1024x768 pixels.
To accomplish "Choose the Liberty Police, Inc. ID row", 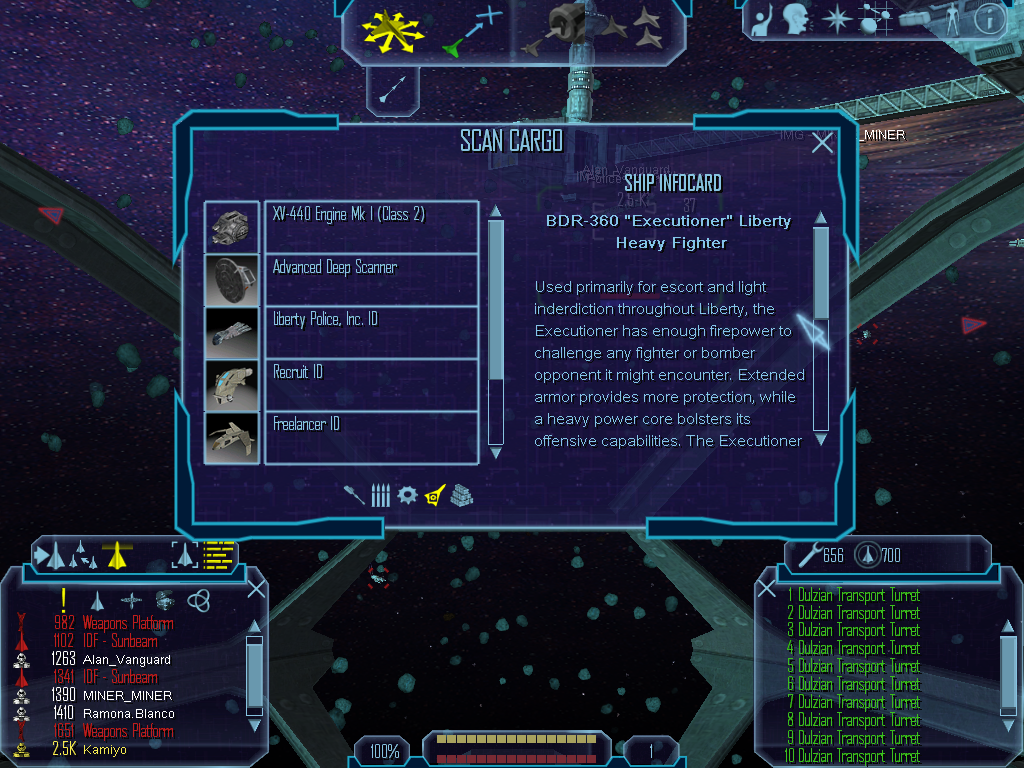I will [371, 331].
